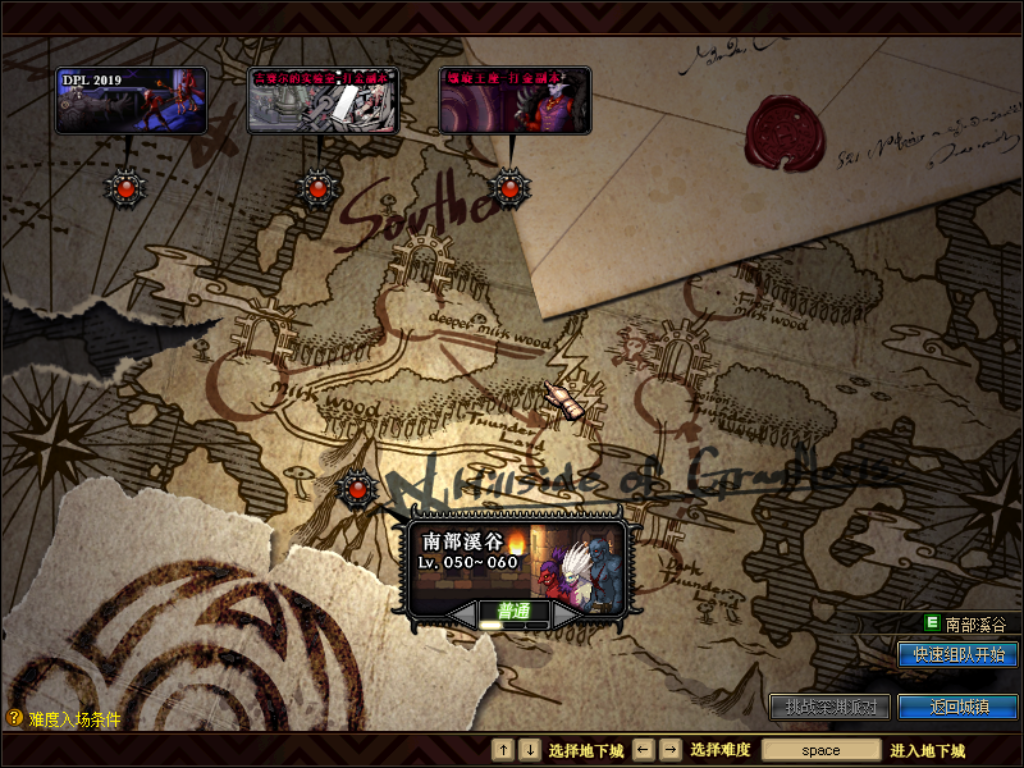
Task: Return to town via 返回城镇
Action: pos(957,707)
